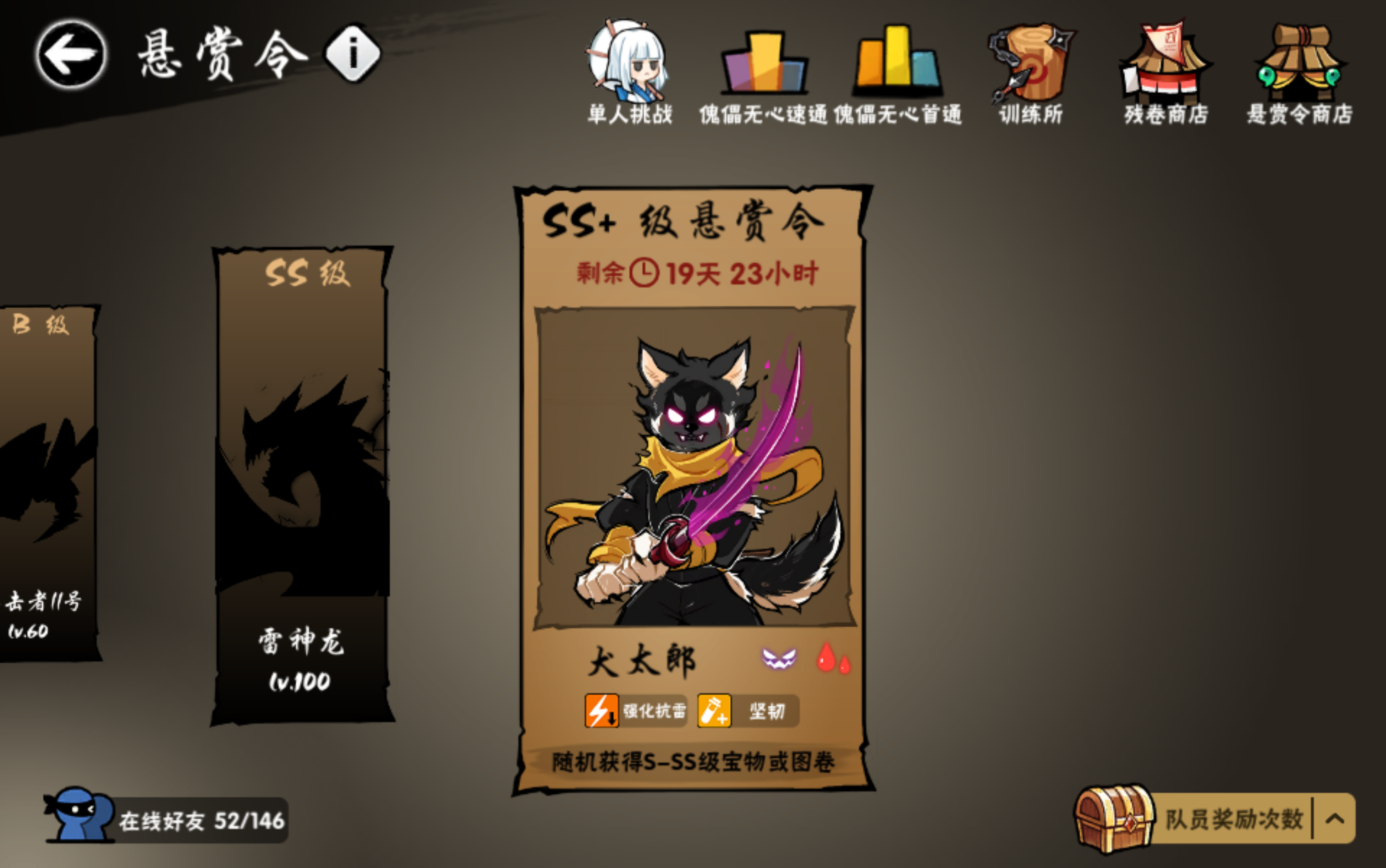Open the 傀儡无心速通 speedrun leaderboard
This screenshot has width=1386, height=868.
point(764,63)
